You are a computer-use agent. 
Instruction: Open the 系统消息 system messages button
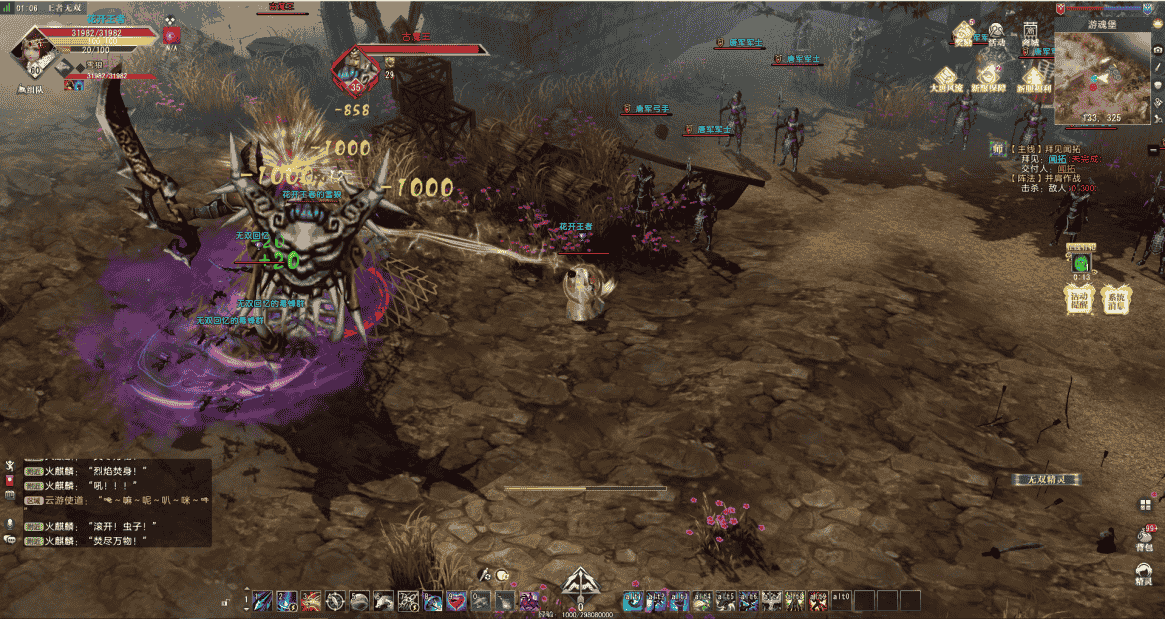(1114, 299)
